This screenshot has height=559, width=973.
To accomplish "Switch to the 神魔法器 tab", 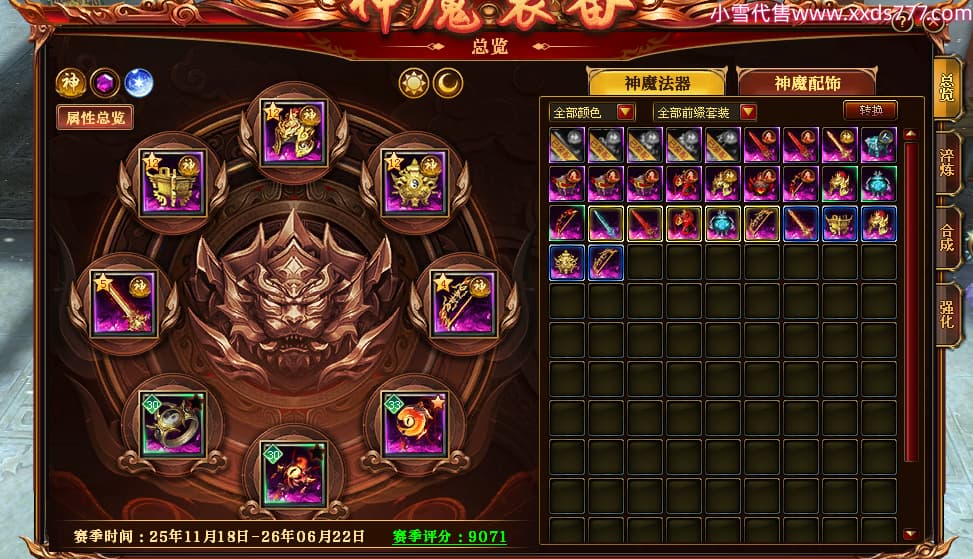I will [x=657, y=82].
